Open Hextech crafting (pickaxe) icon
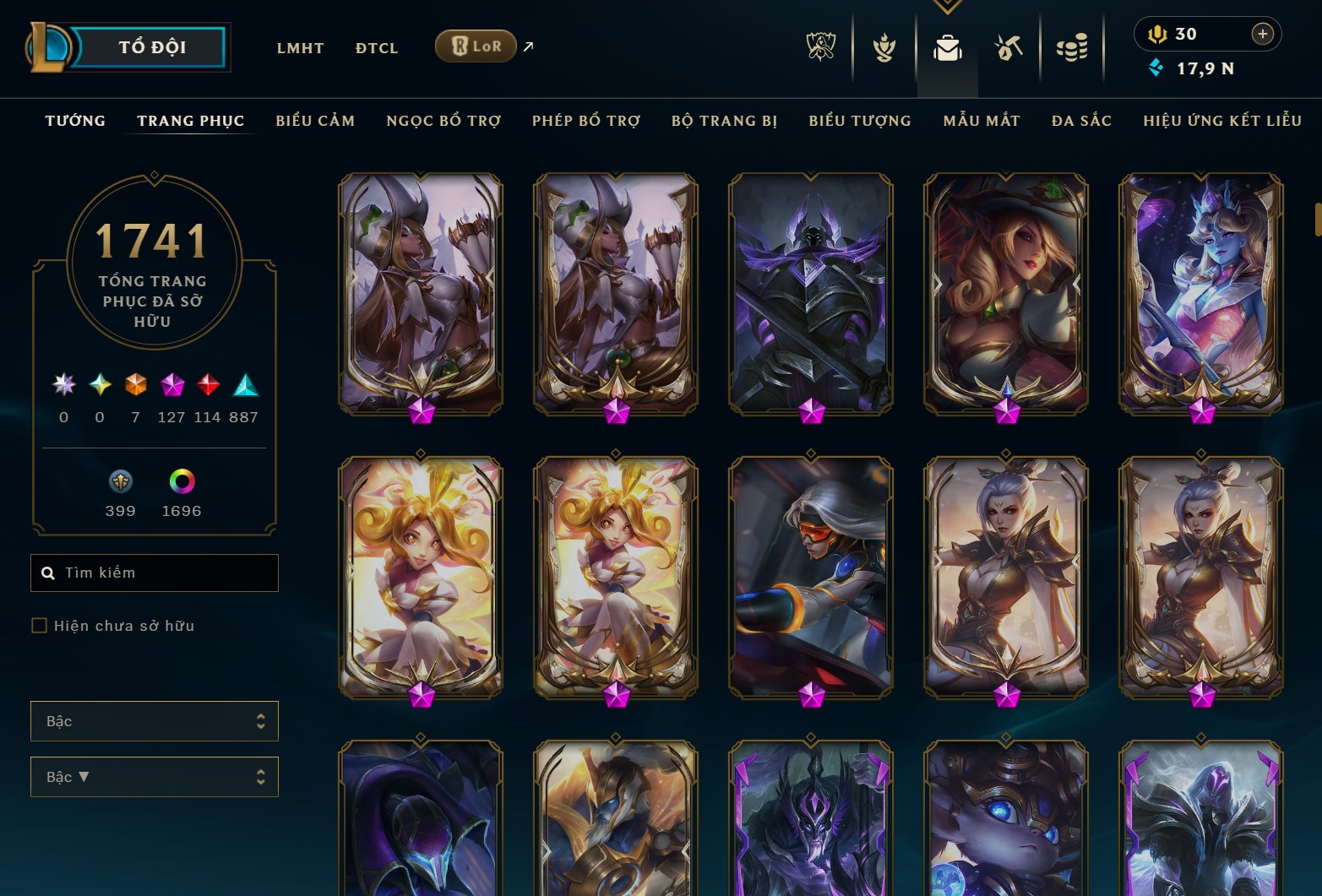The height and width of the screenshot is (896, 1322). coord(1007,46)
